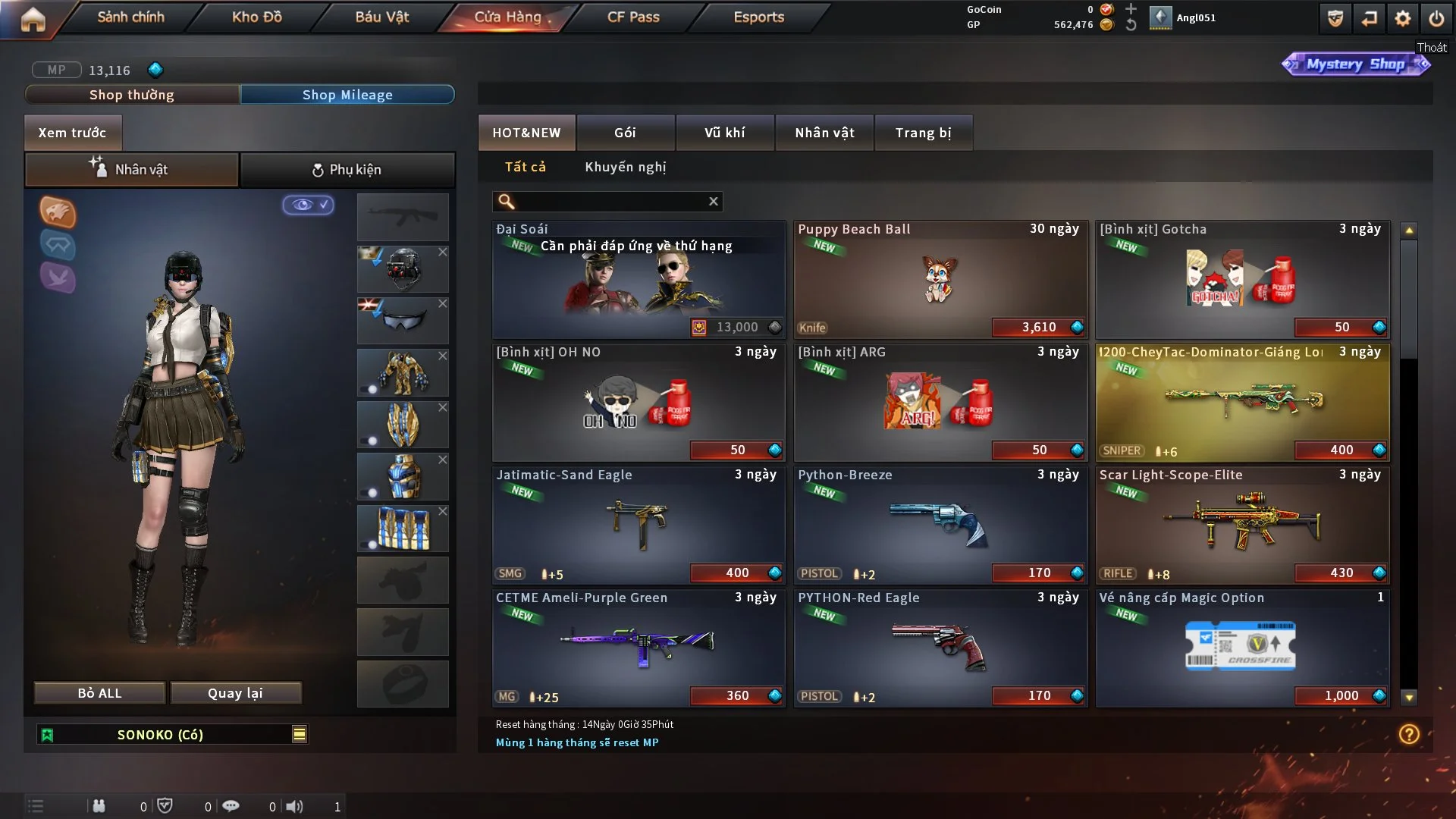1456x819 pixels.
Task: Open the Kho Đồ inventory menu
Action: click(x=256, y=17)
